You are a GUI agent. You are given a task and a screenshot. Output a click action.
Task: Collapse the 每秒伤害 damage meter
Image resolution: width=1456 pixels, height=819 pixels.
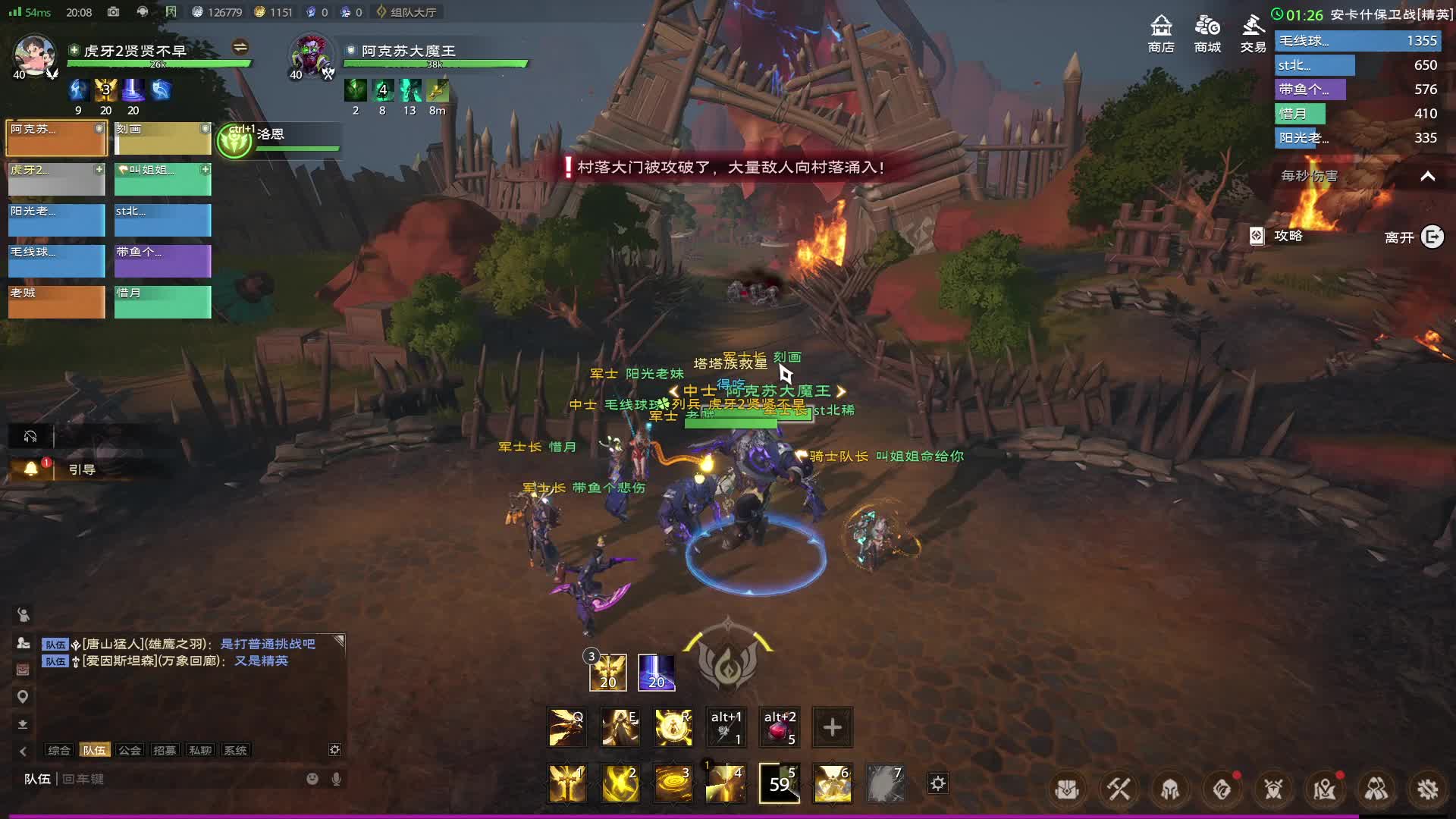[x=1427, y=176]
